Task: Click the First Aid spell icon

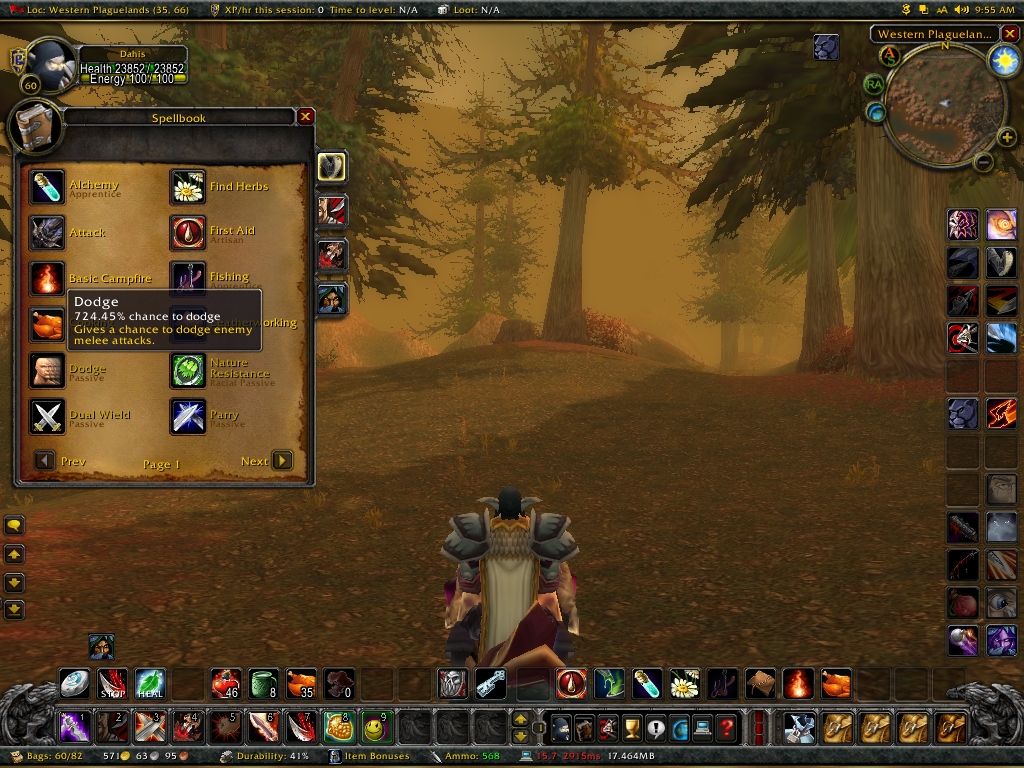Action: 188,233
